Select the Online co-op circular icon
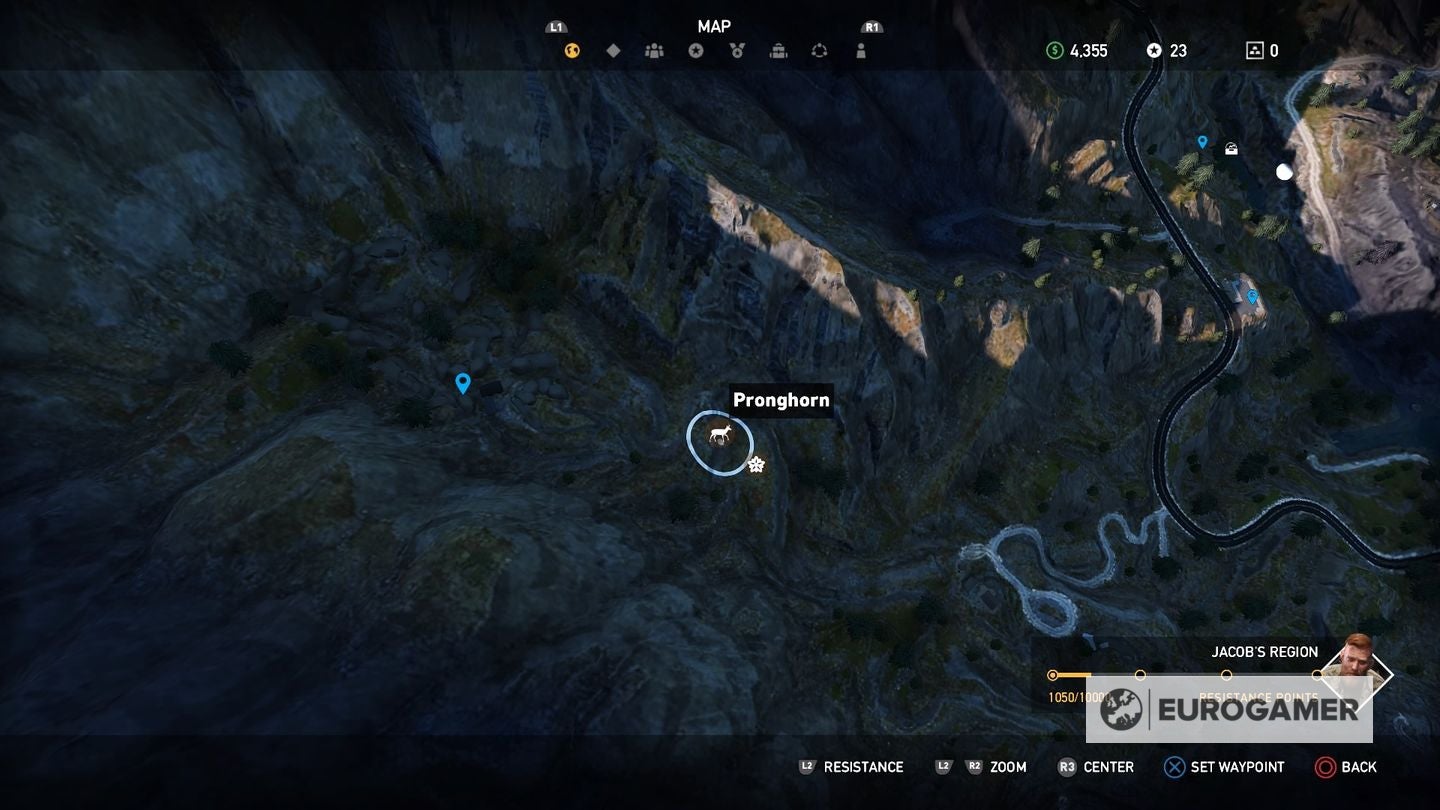Image resolution: width=1440 pixels, height=810 pixels. [x=819, y=50]
